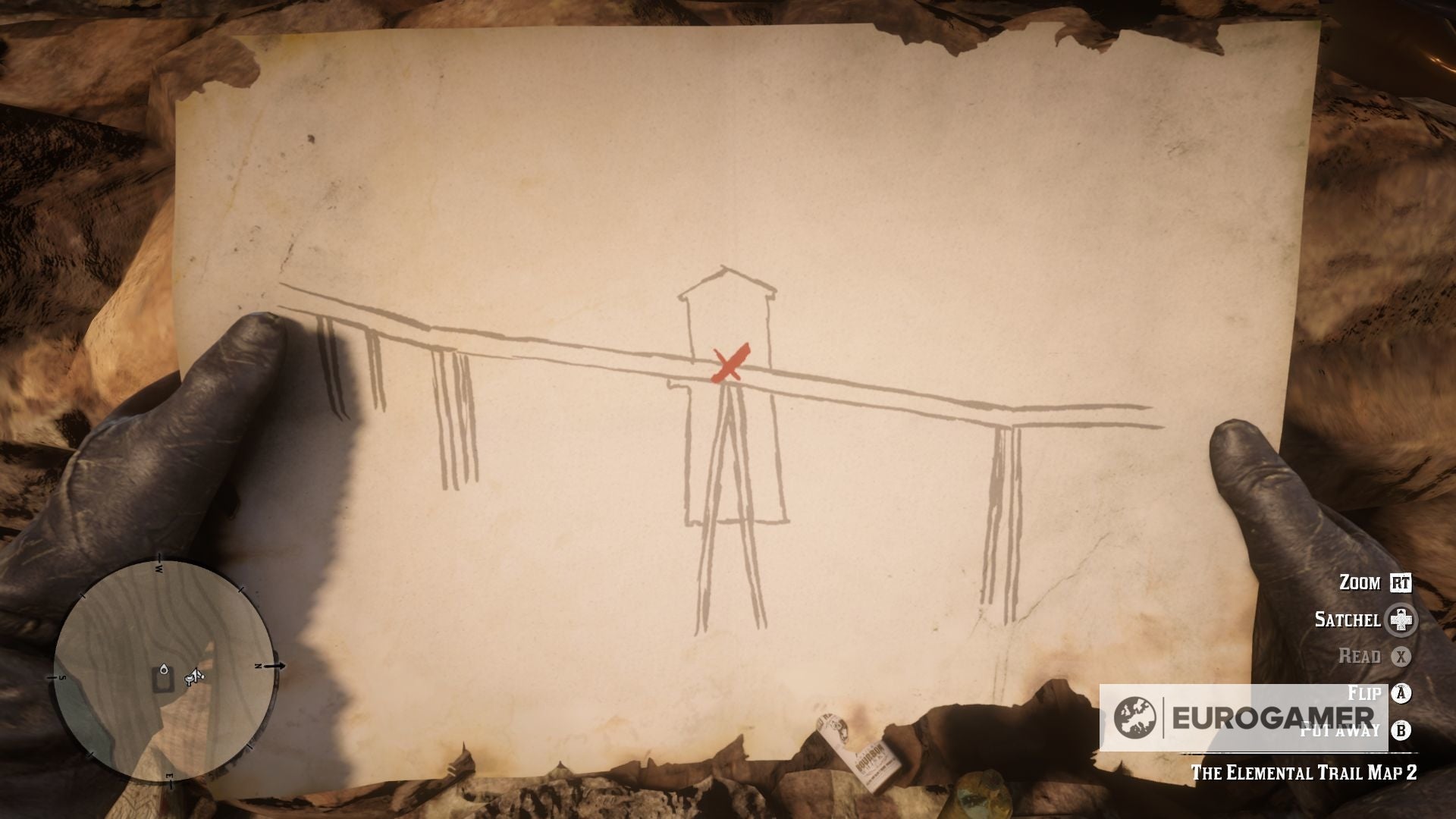Toggle Zoom on the treasure map
This screenshot has width=1456, height=819.
[x=1359, y=581]
